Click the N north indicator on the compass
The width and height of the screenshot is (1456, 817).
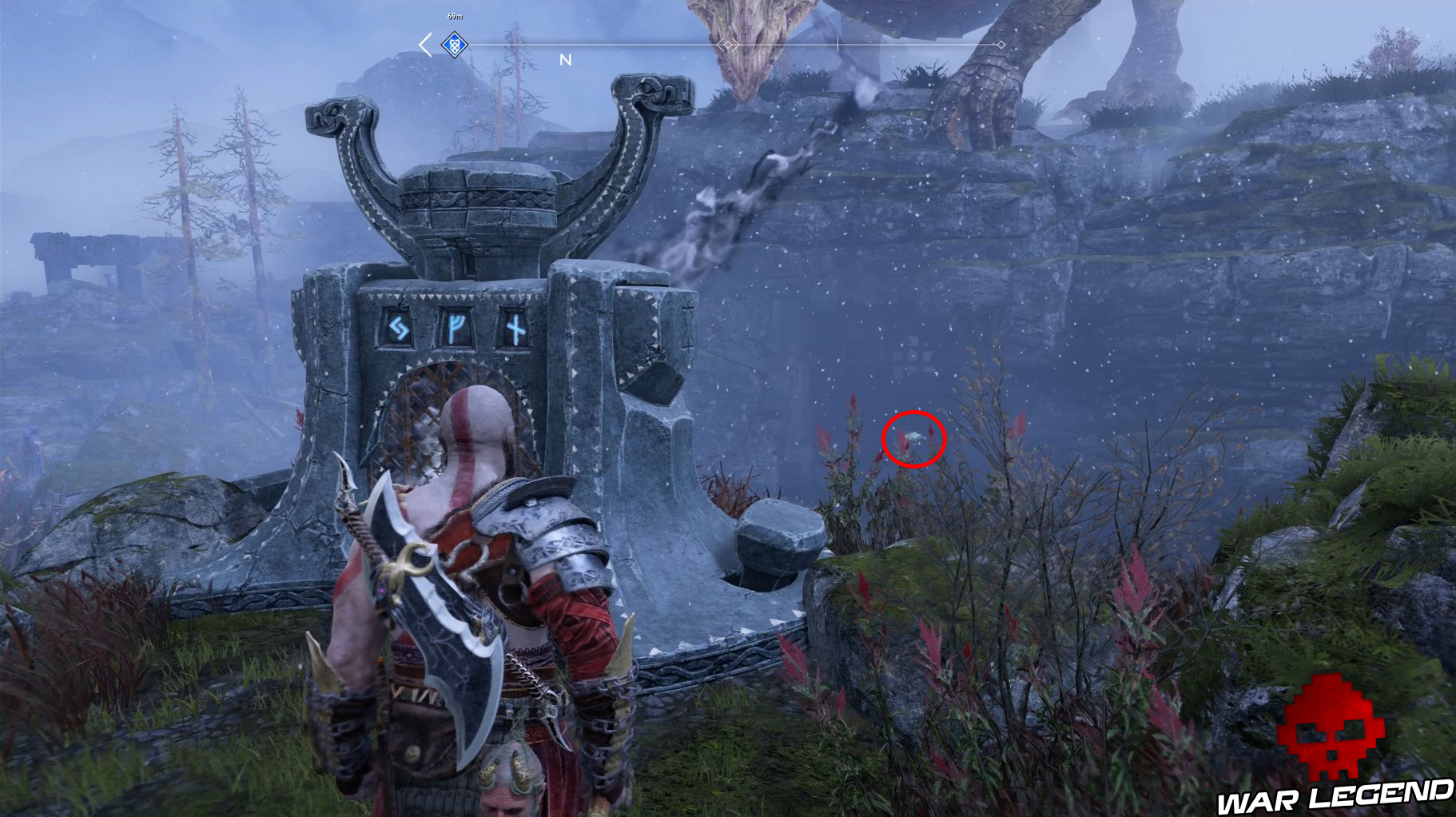565,59
